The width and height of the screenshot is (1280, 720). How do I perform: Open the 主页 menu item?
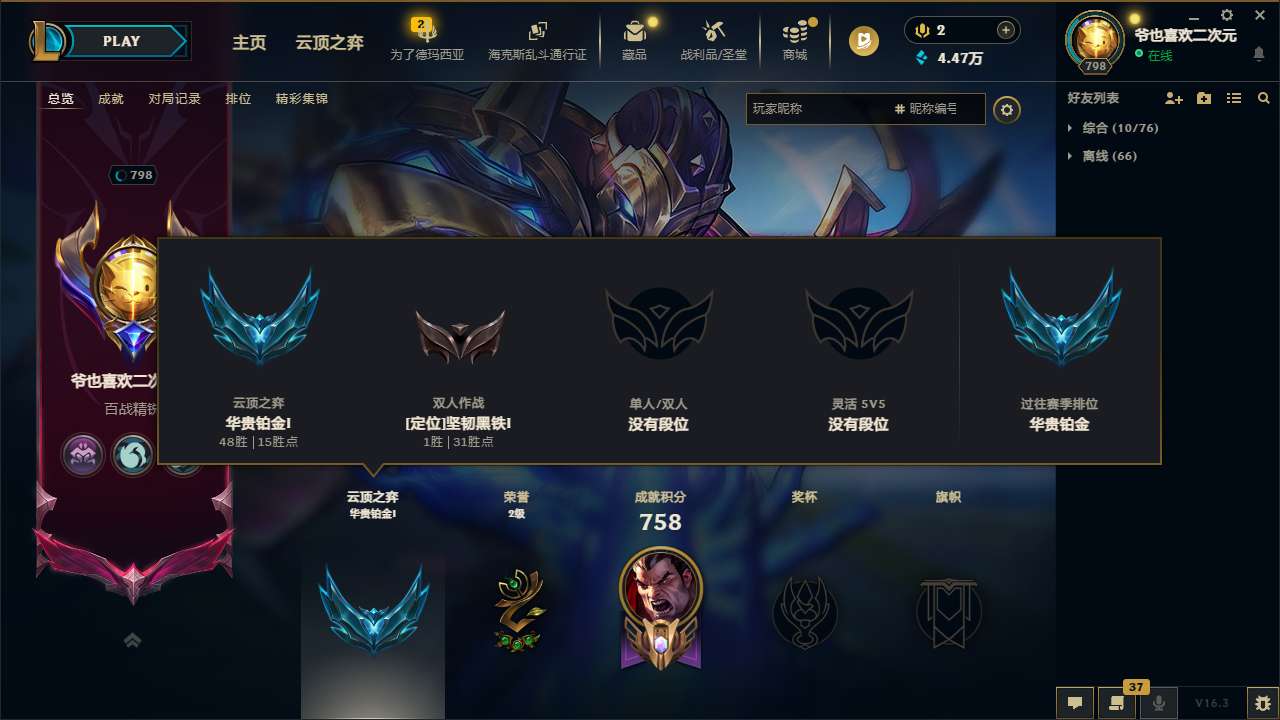[248, 43]
